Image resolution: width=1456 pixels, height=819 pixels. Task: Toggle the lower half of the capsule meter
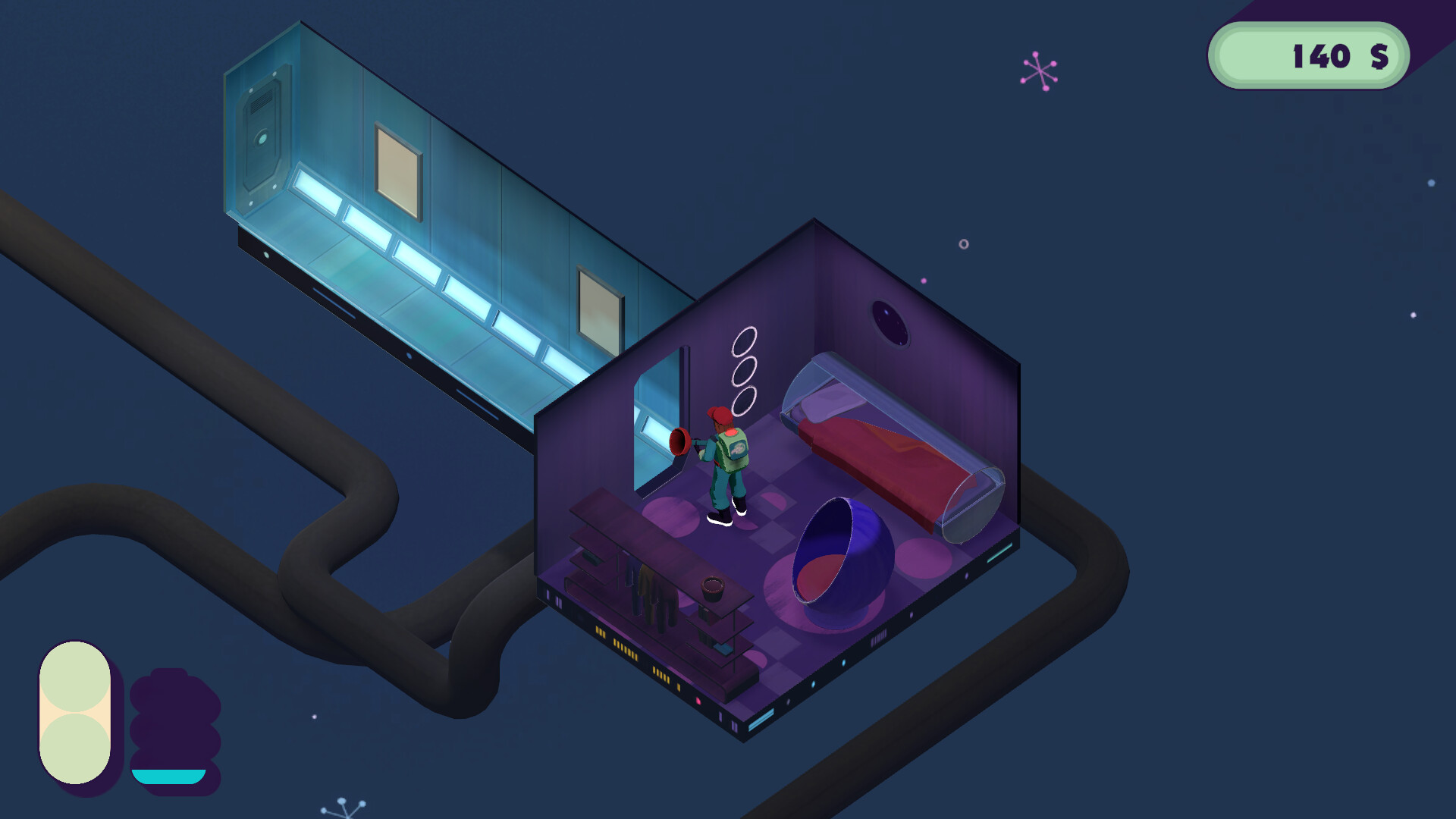76,747
